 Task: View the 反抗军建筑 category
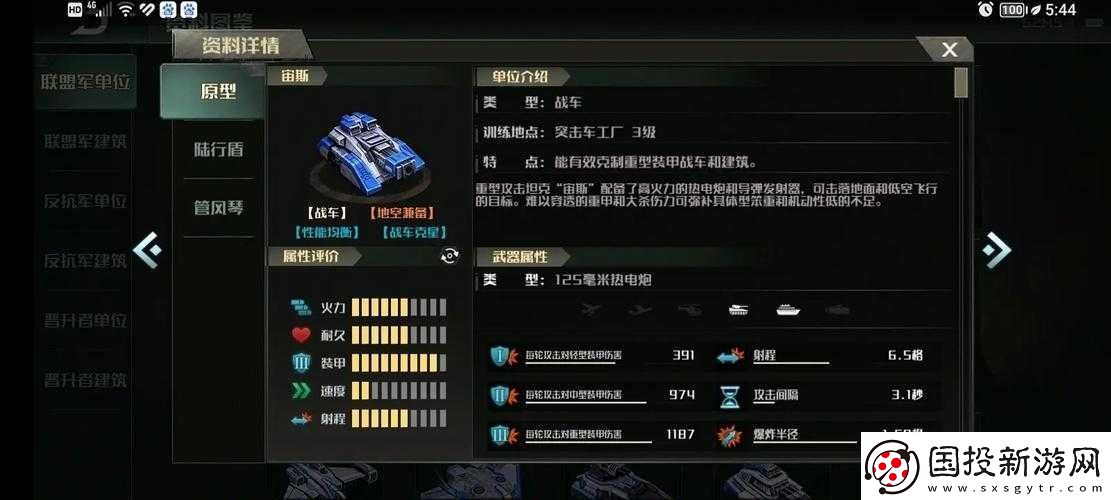85,260
